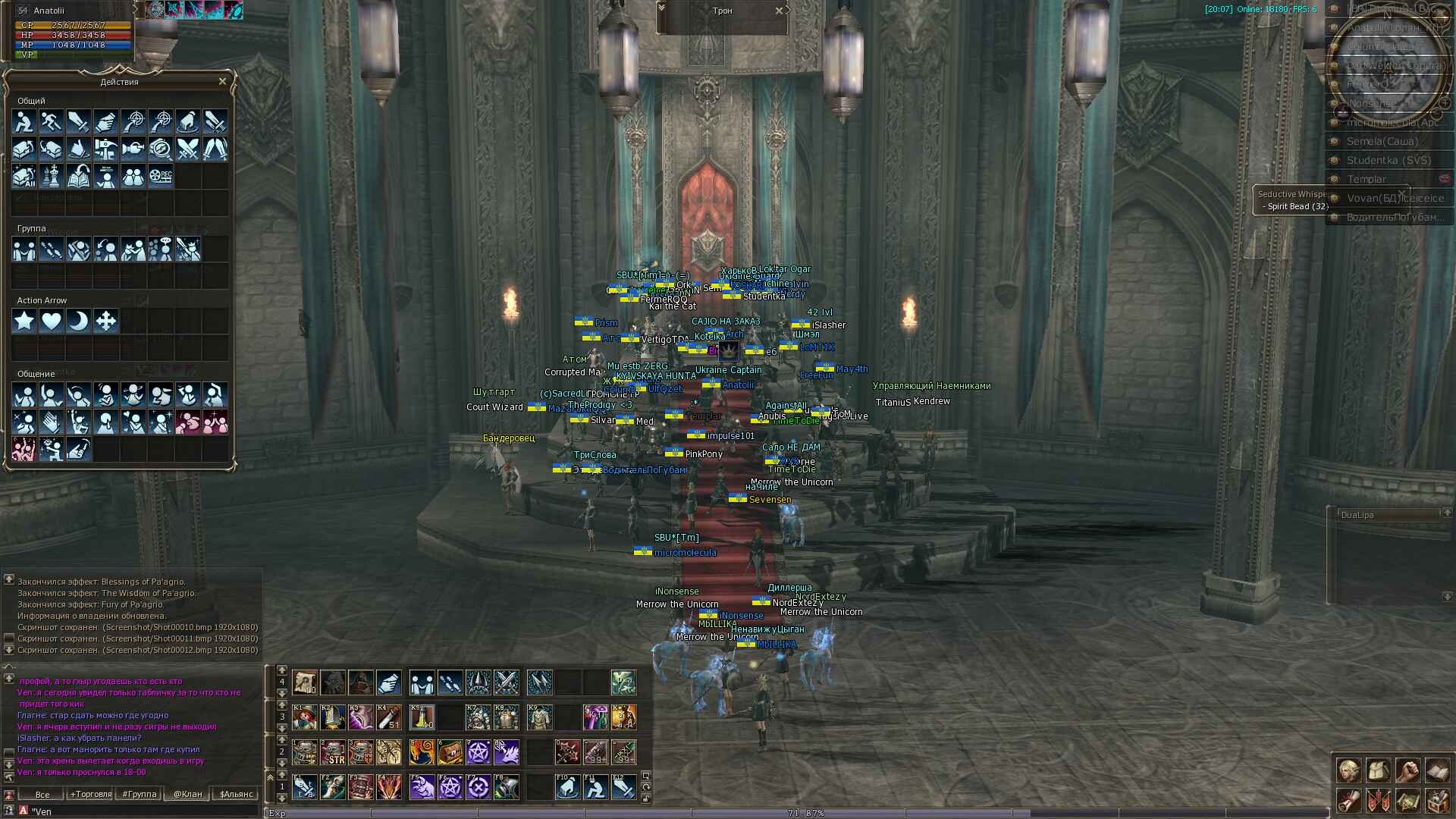Select Studentka (SVS) in the member list
This screenshot has height=819, width=1456.
coord(1388,160)
